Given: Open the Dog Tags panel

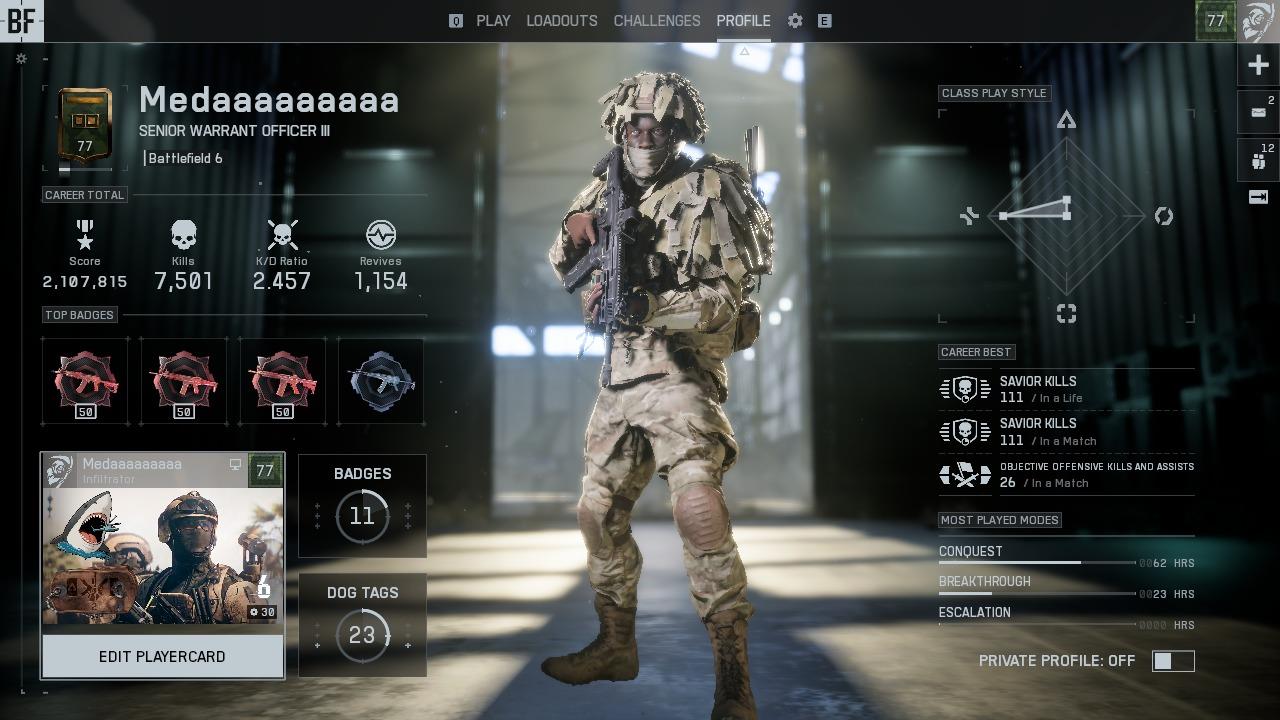Looking at the screenshot, I should pos(362,624).
